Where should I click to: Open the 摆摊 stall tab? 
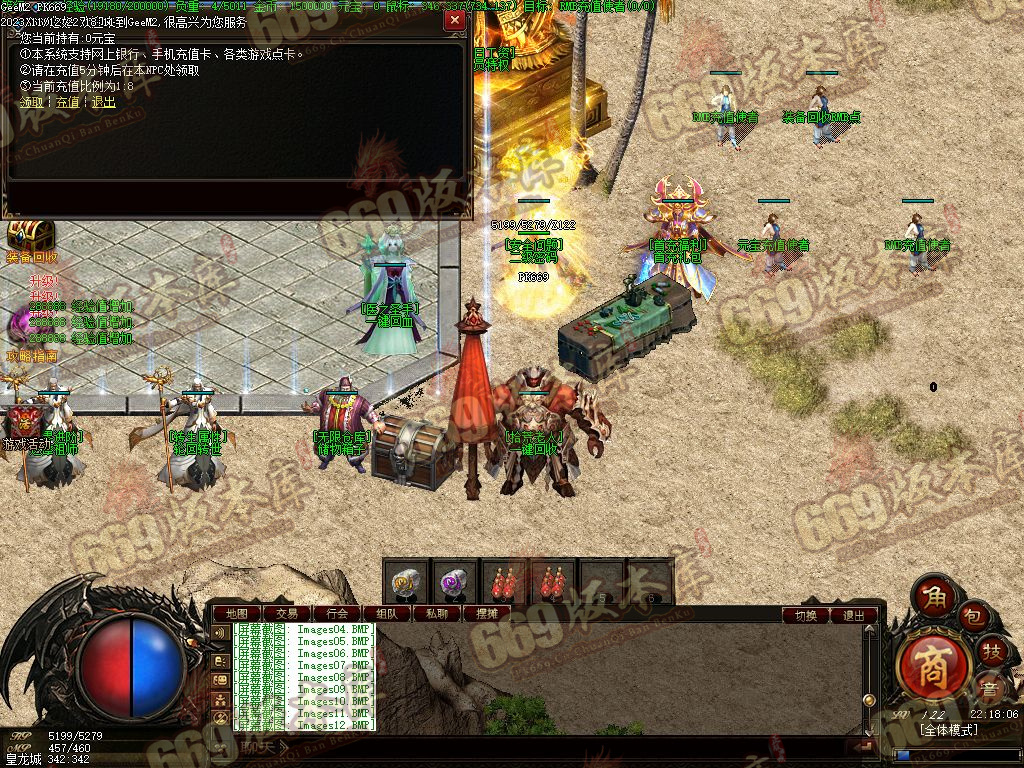[x=487, y=614]
